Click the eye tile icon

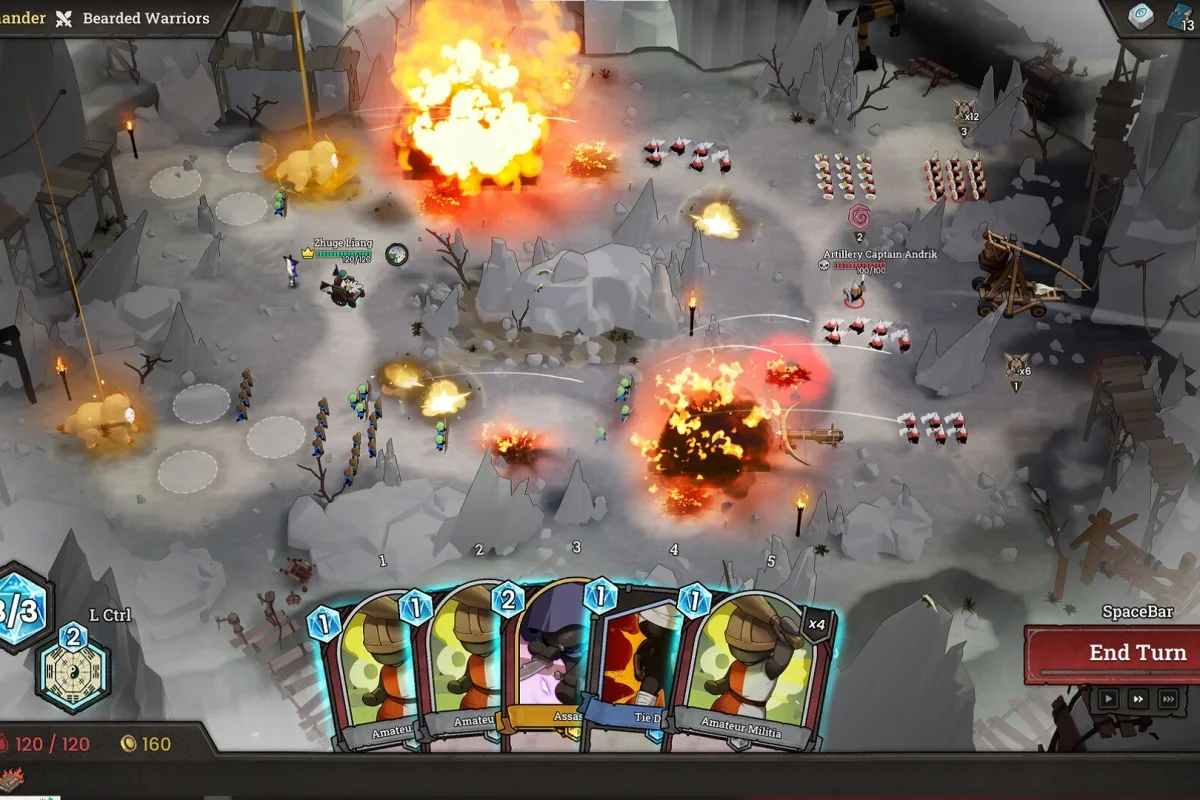click(1141, 17)
